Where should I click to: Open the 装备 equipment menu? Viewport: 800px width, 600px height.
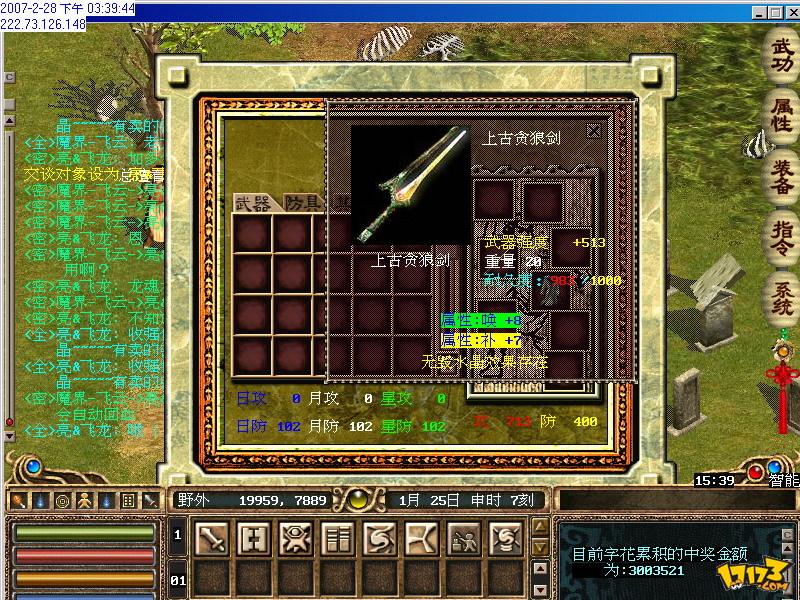[781, 176]
